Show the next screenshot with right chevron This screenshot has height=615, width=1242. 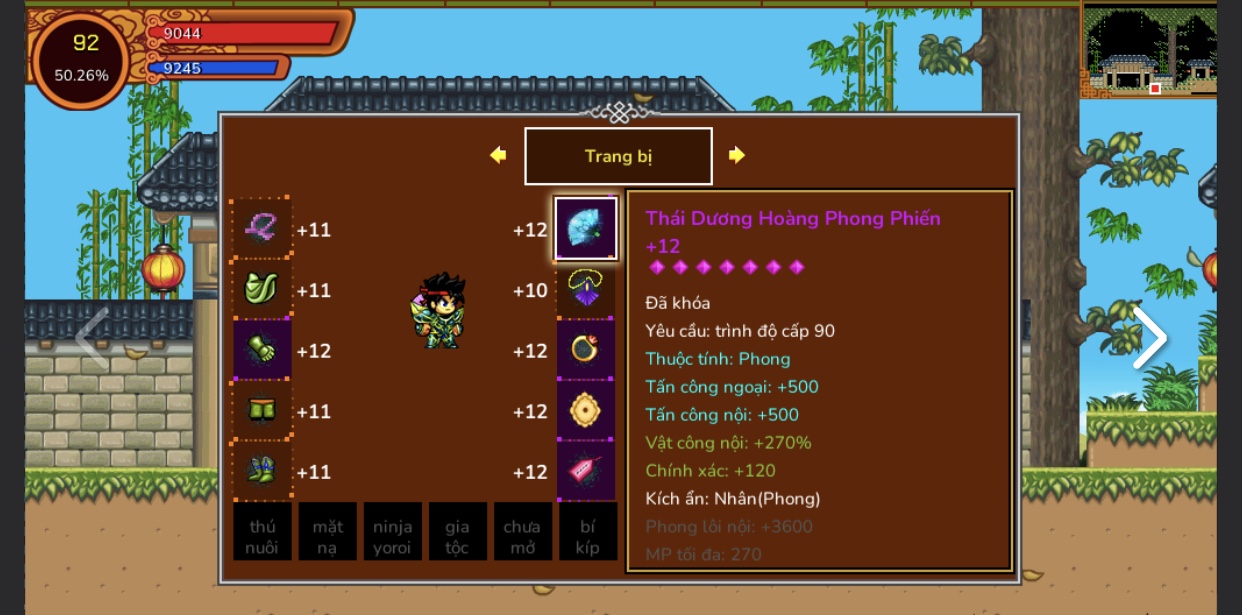click(1149, 339)
